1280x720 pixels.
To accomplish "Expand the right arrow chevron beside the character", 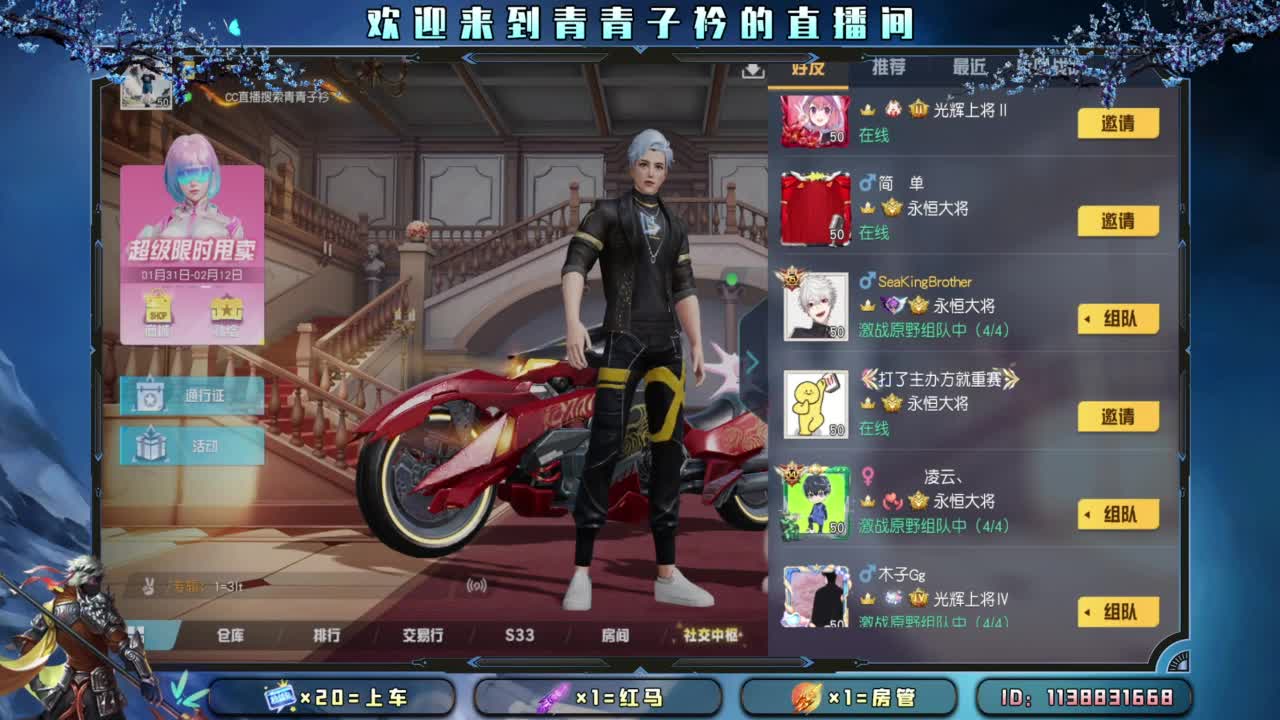I will point(753,362).
